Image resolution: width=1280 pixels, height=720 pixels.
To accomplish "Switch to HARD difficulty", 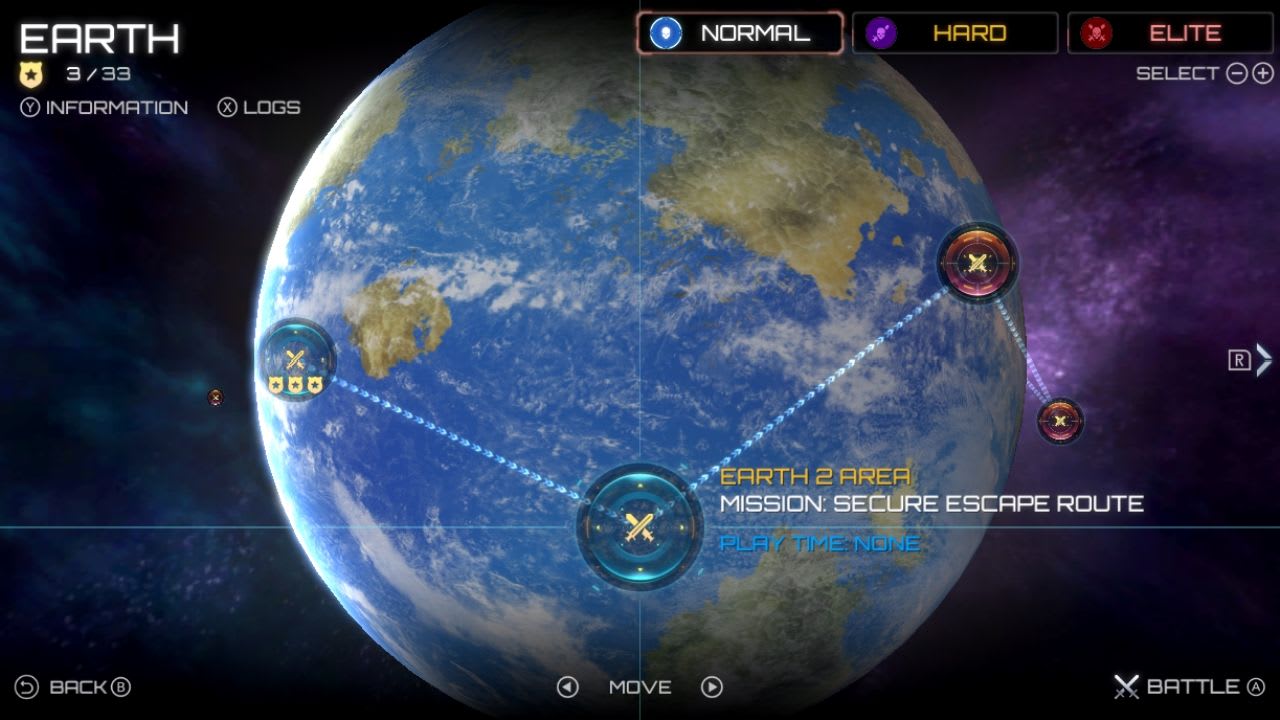I will click(x=955, y=32).
